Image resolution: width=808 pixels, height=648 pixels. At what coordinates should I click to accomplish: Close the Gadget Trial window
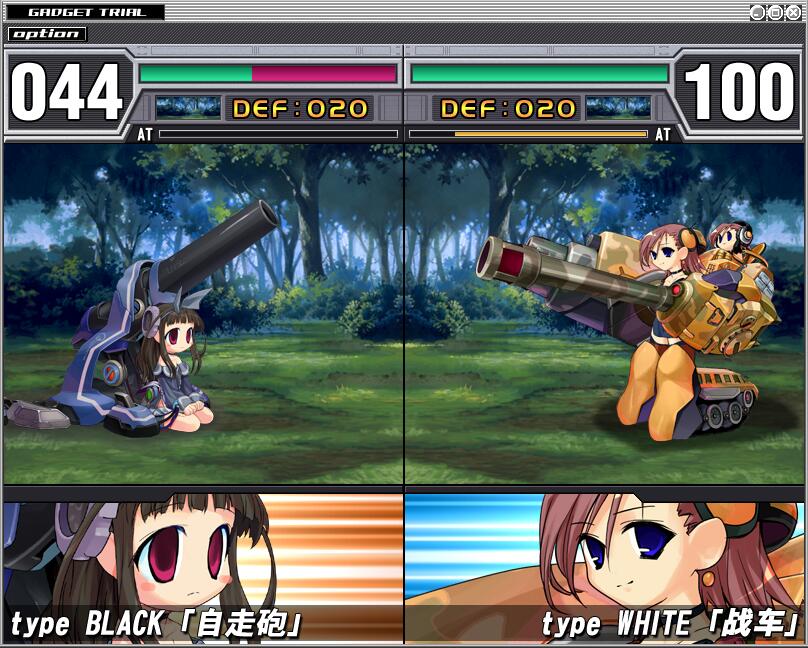pos(793,12)
